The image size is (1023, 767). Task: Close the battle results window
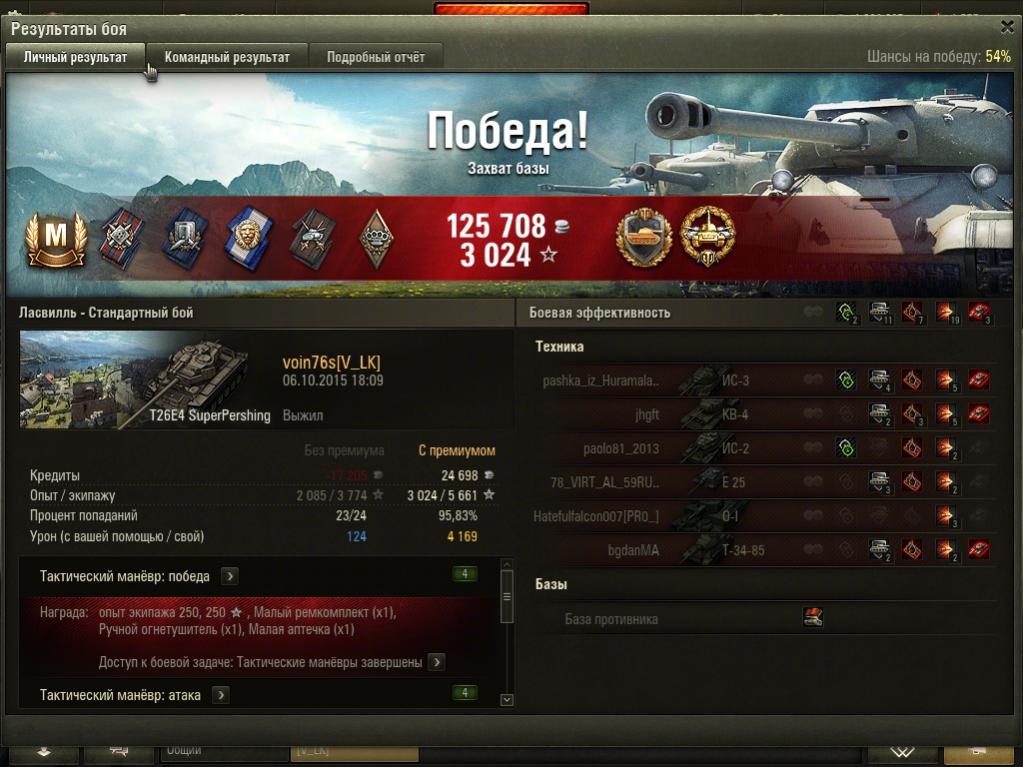pos(1006,28)
